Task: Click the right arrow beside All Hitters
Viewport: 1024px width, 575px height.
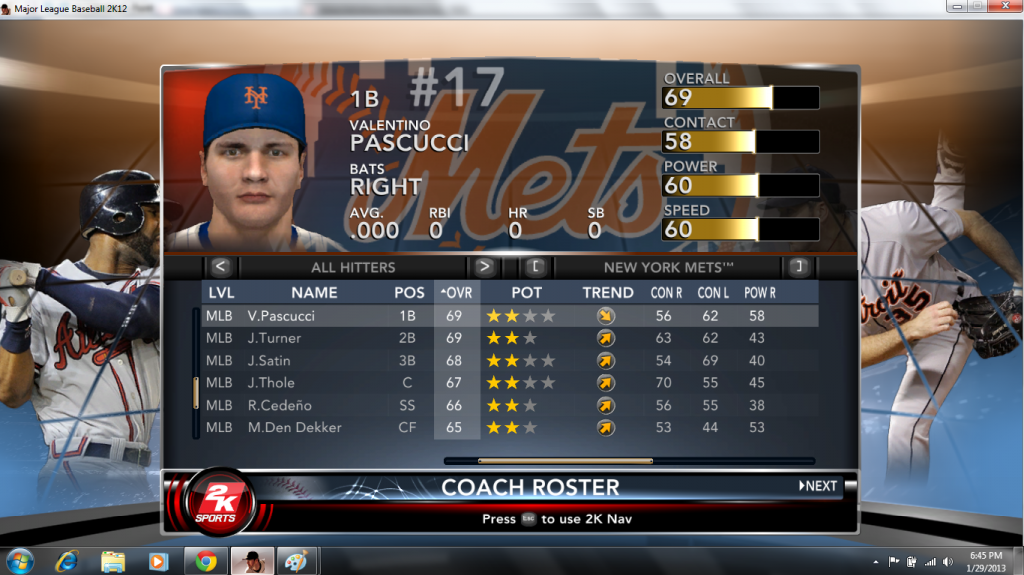Action: click(484, 267)
